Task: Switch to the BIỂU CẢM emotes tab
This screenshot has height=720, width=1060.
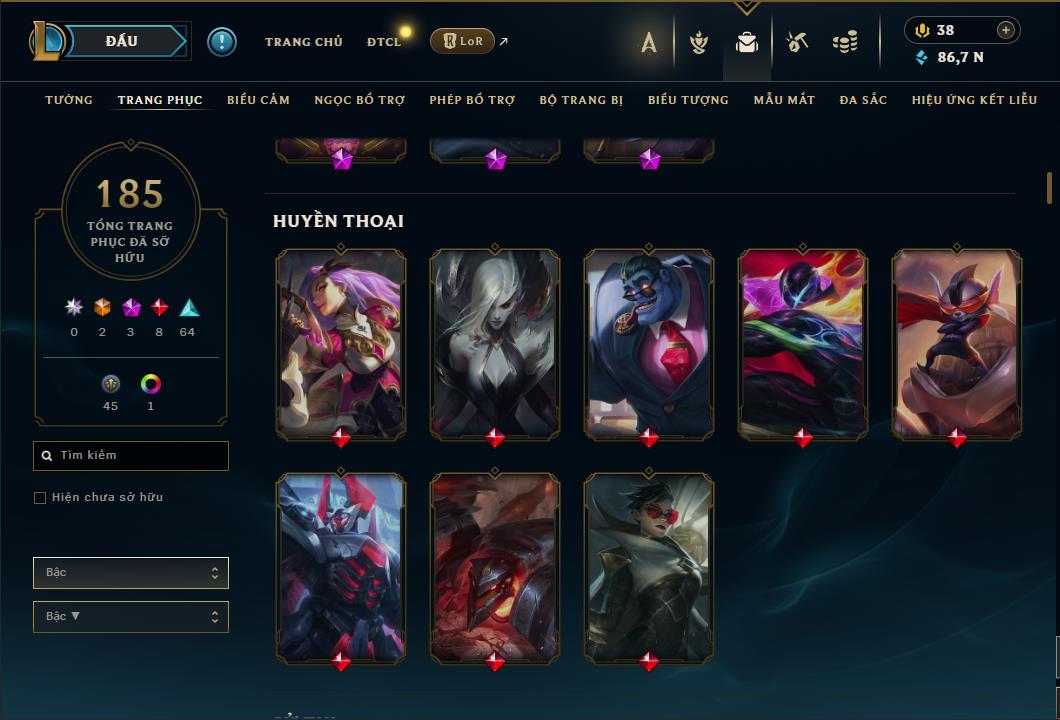Action: [x=258, y=100]
